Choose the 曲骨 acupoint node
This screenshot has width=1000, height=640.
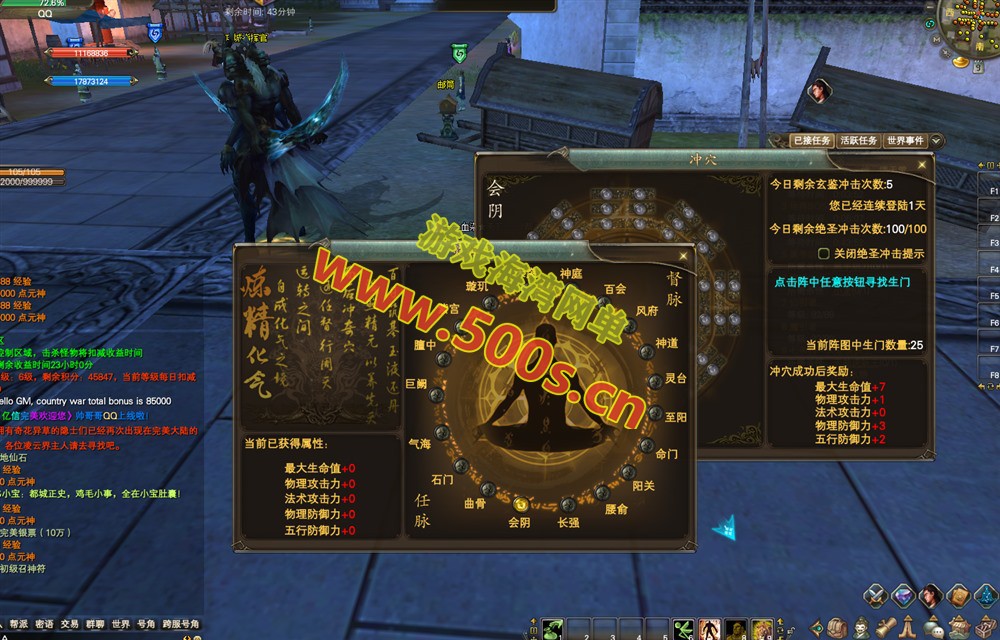(487, 489)
